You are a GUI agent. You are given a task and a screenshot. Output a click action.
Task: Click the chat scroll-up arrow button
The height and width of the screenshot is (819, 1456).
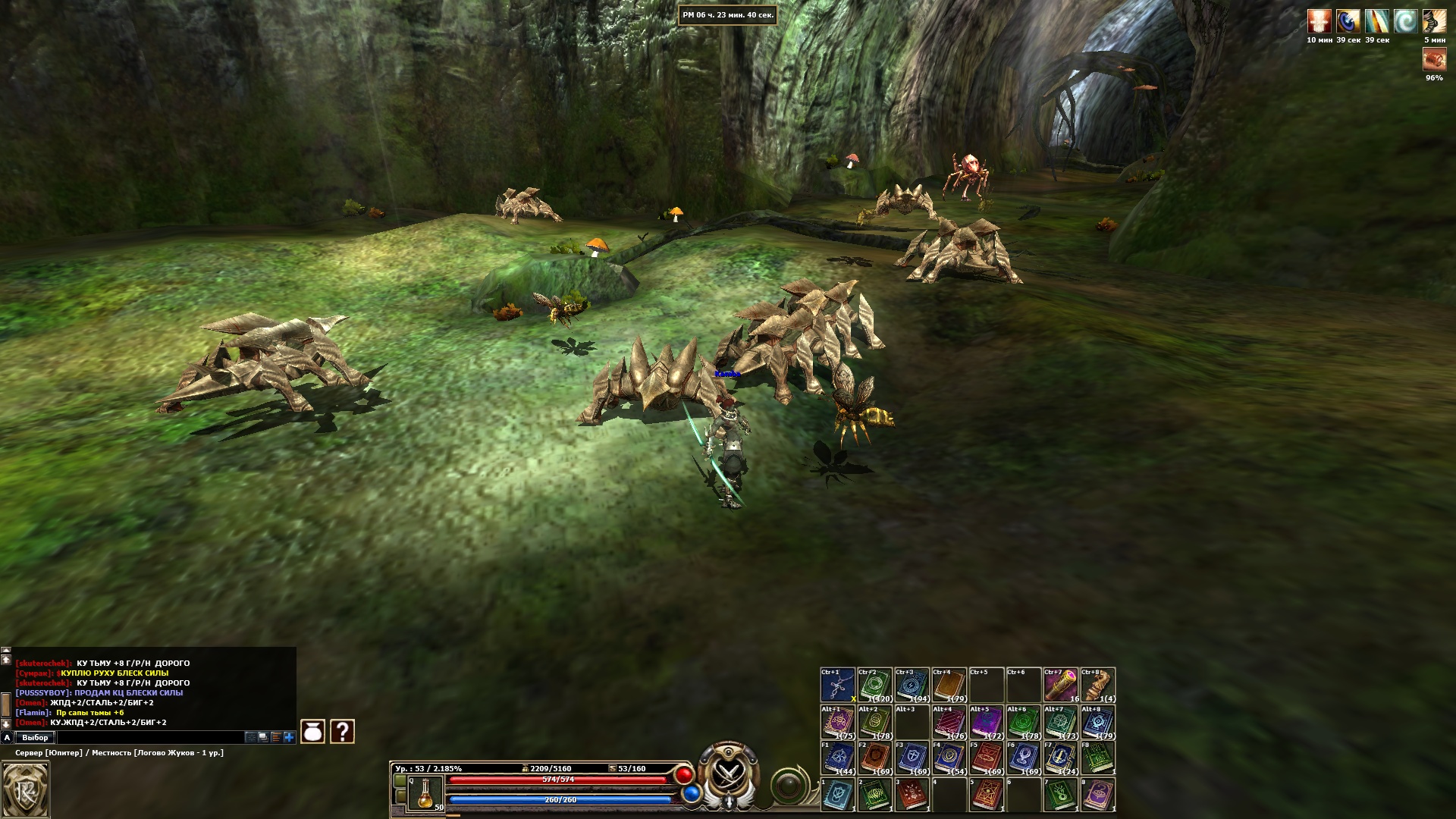(x=6, y=660)
